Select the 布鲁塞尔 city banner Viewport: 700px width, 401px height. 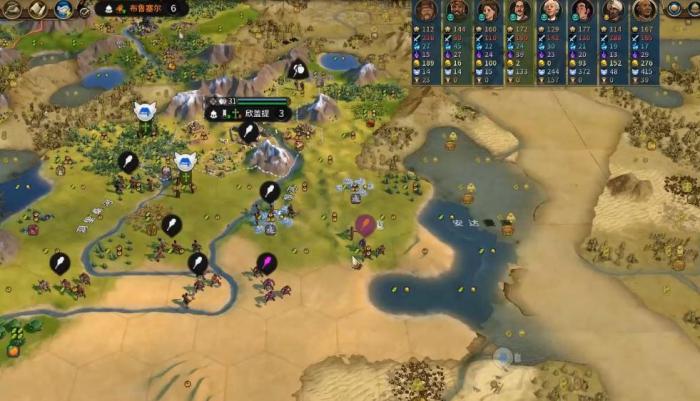[x=143, y=8]
